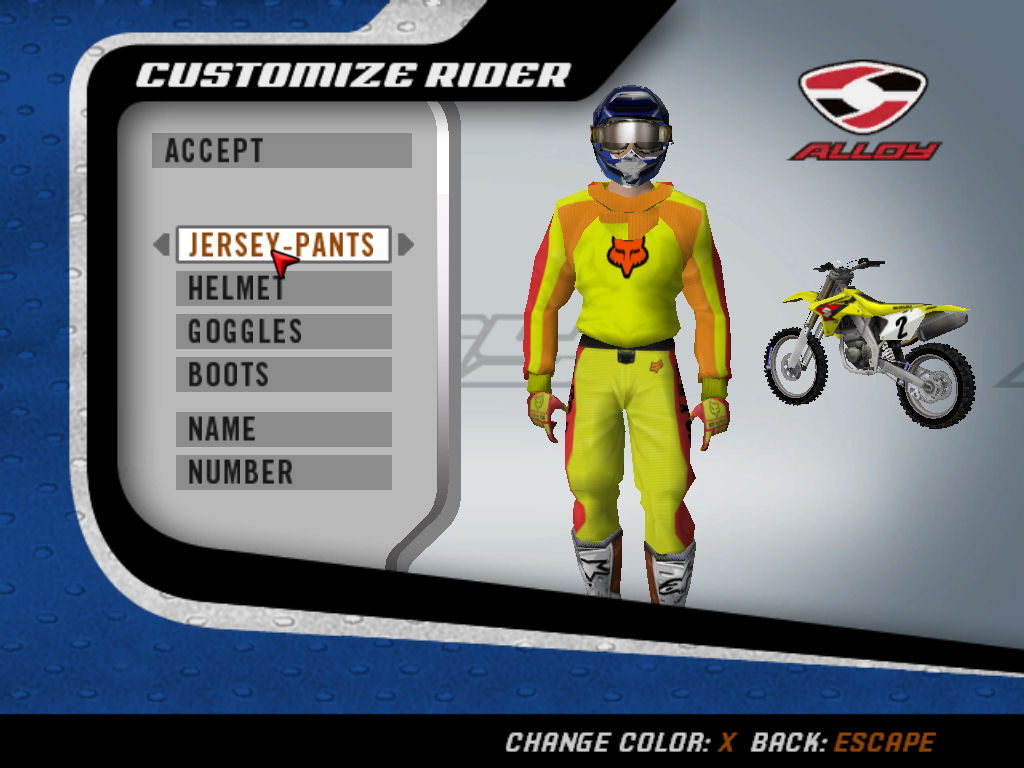Click the right arrow beside Jersey-Pants

click(405, 245)
